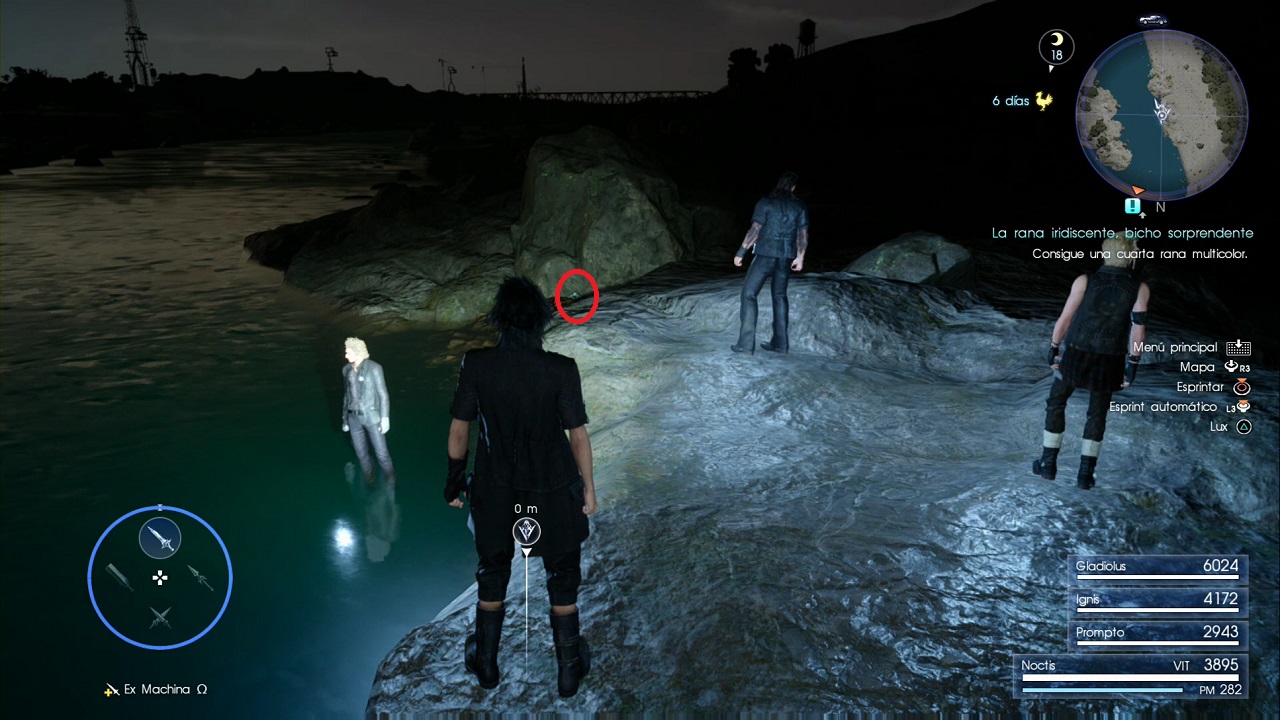Click the yellow chocobo rental icon

pos(1045,101)
